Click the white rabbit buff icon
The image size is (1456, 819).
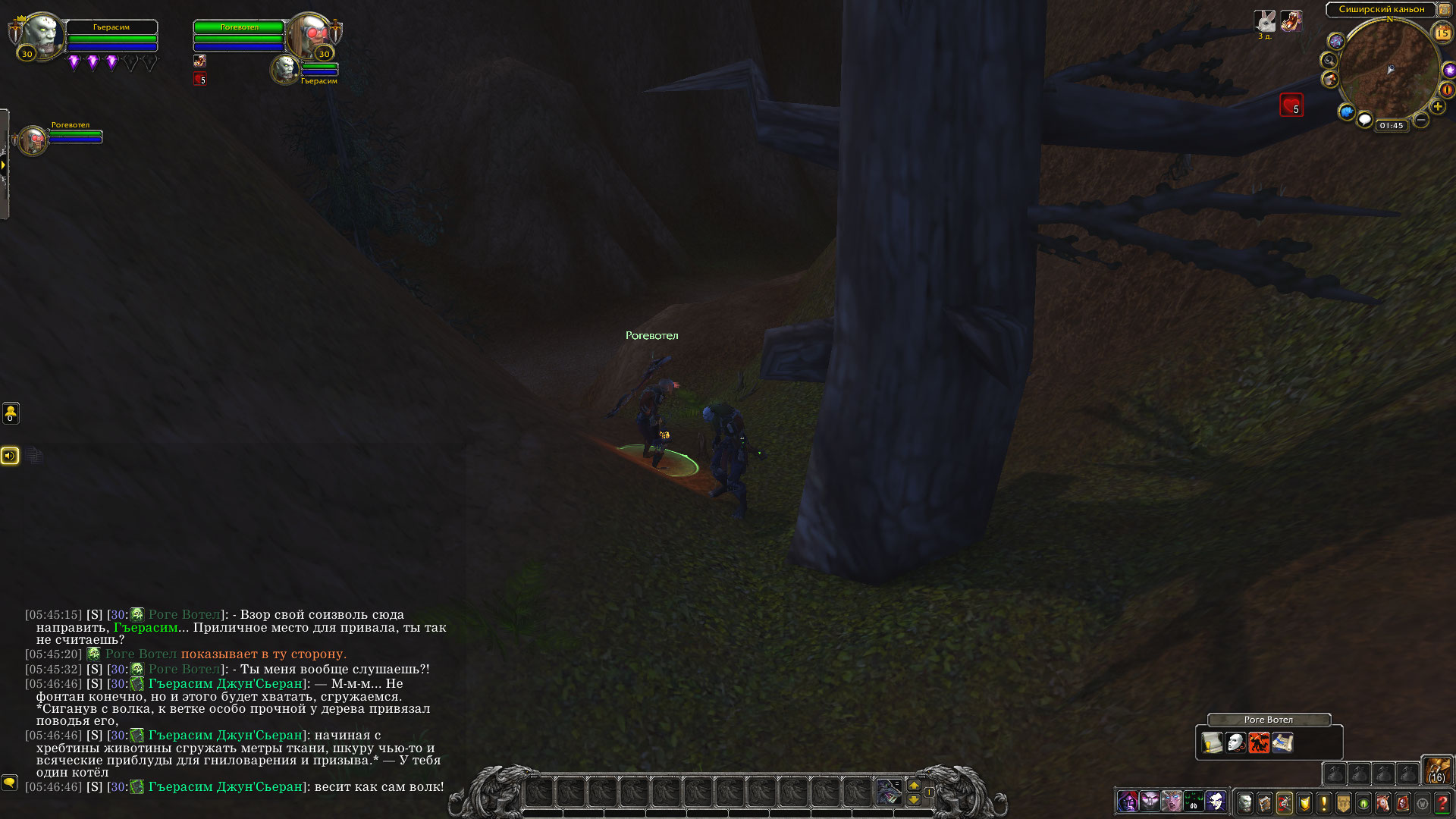[1265, 20]
